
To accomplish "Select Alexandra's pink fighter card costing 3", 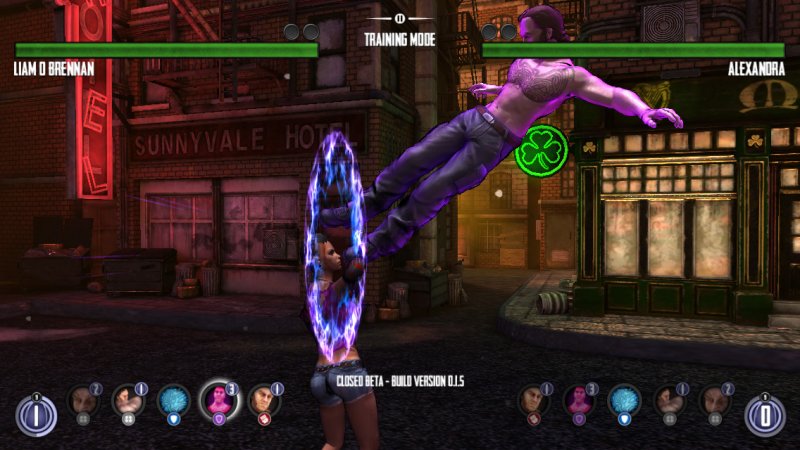I will 579,402.
